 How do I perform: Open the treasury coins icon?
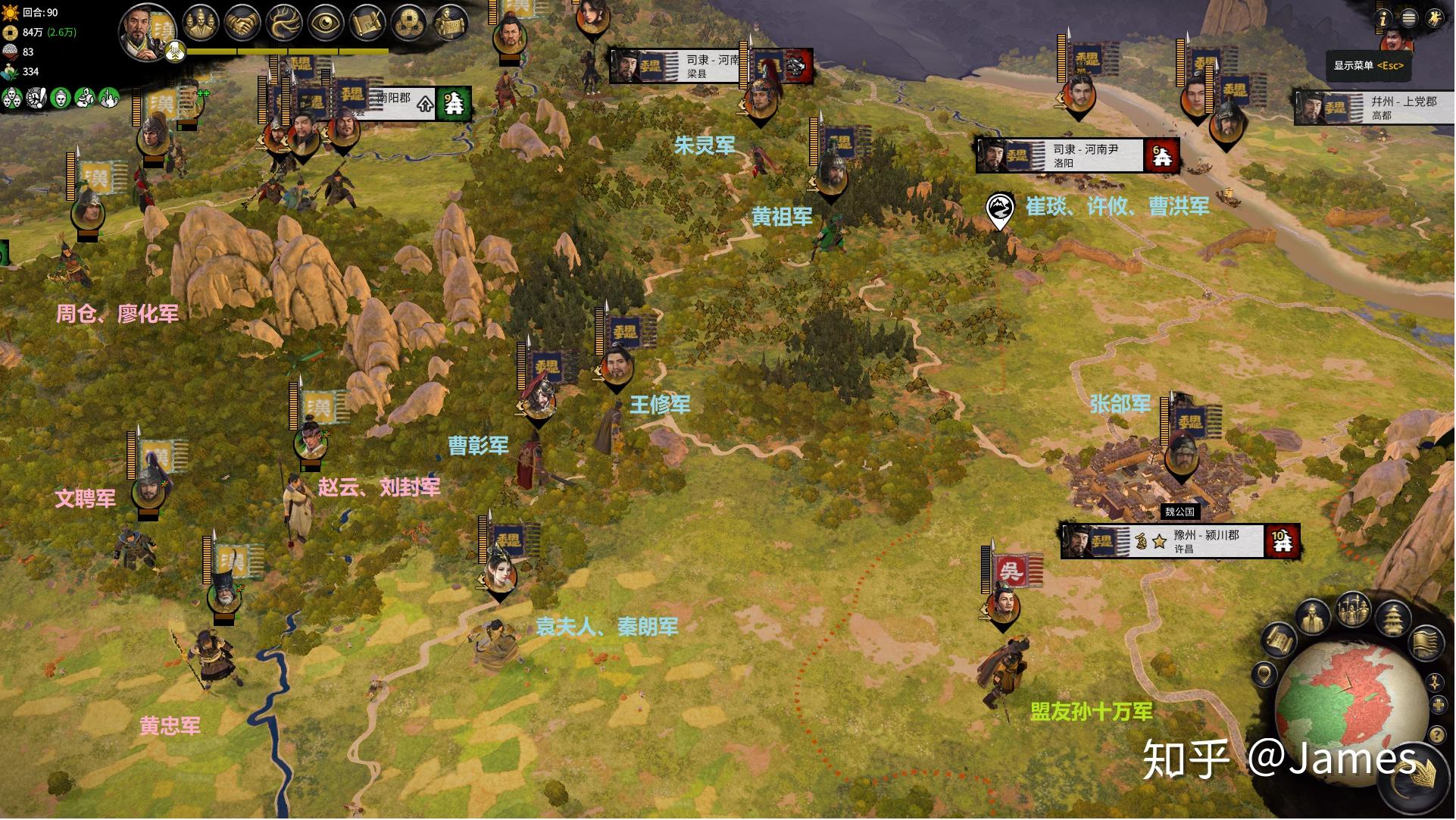tap(410, 23)
